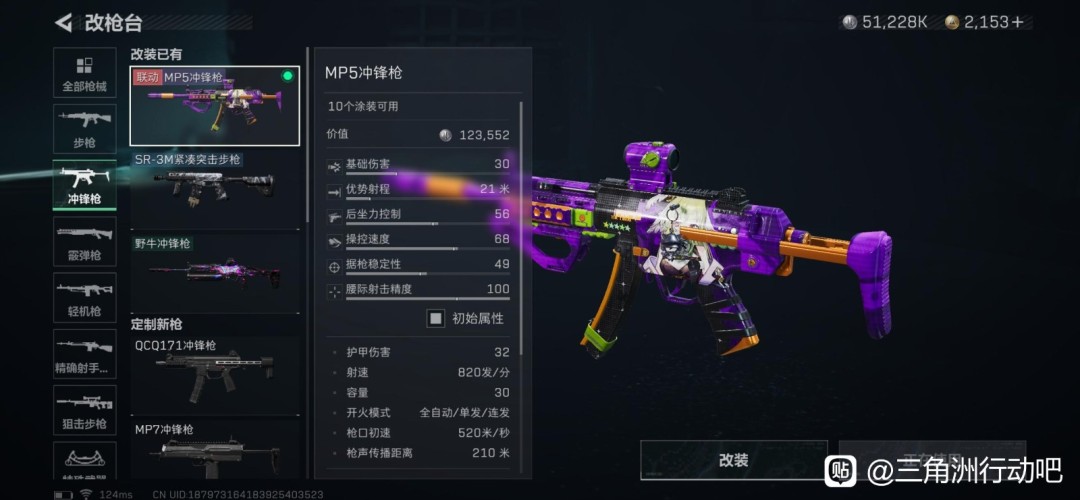Switch to the 全部枪械 category

point(84,74)
